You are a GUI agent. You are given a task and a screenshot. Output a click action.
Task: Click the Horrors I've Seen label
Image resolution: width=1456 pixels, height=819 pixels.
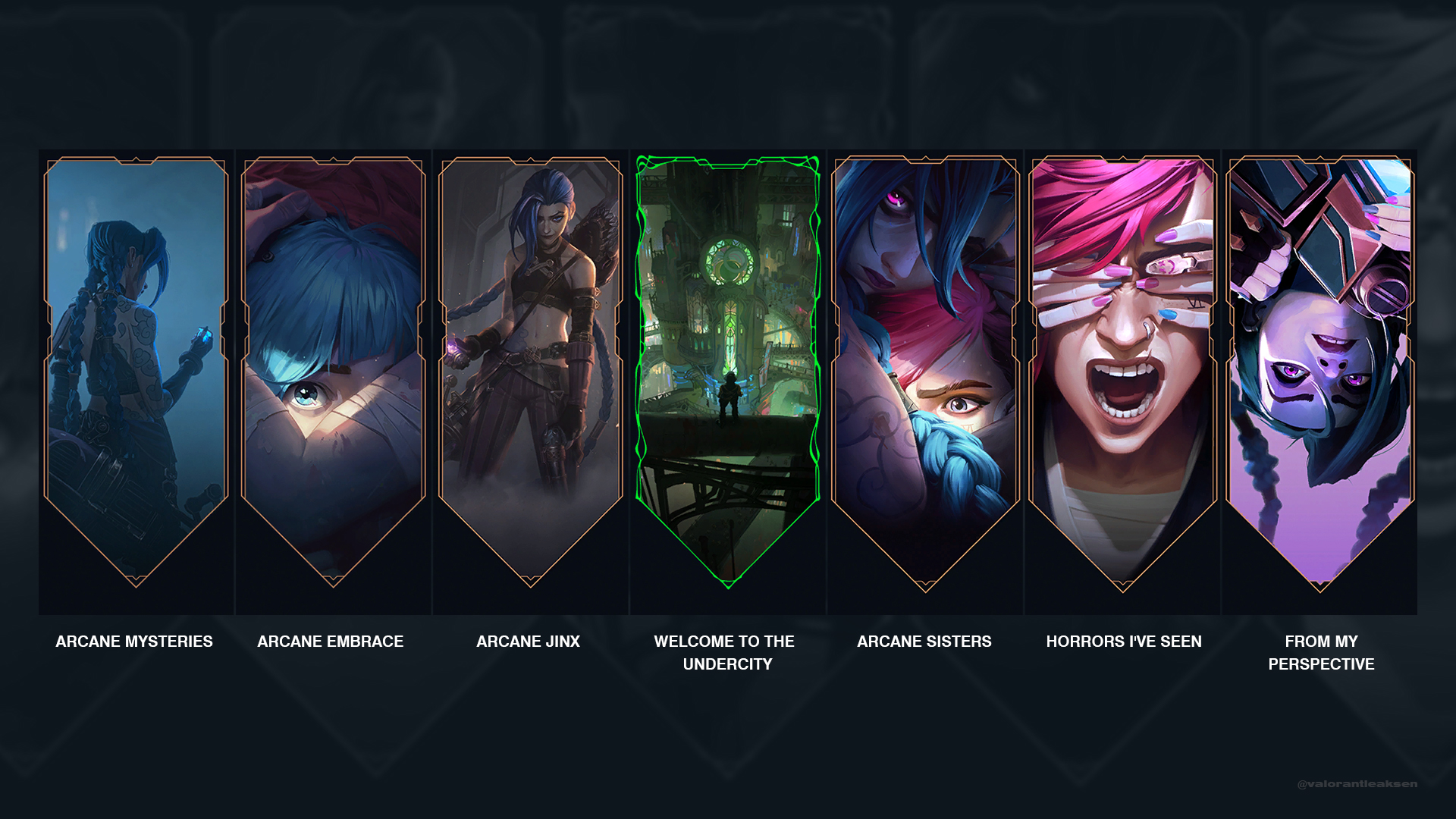(1123, 641)
